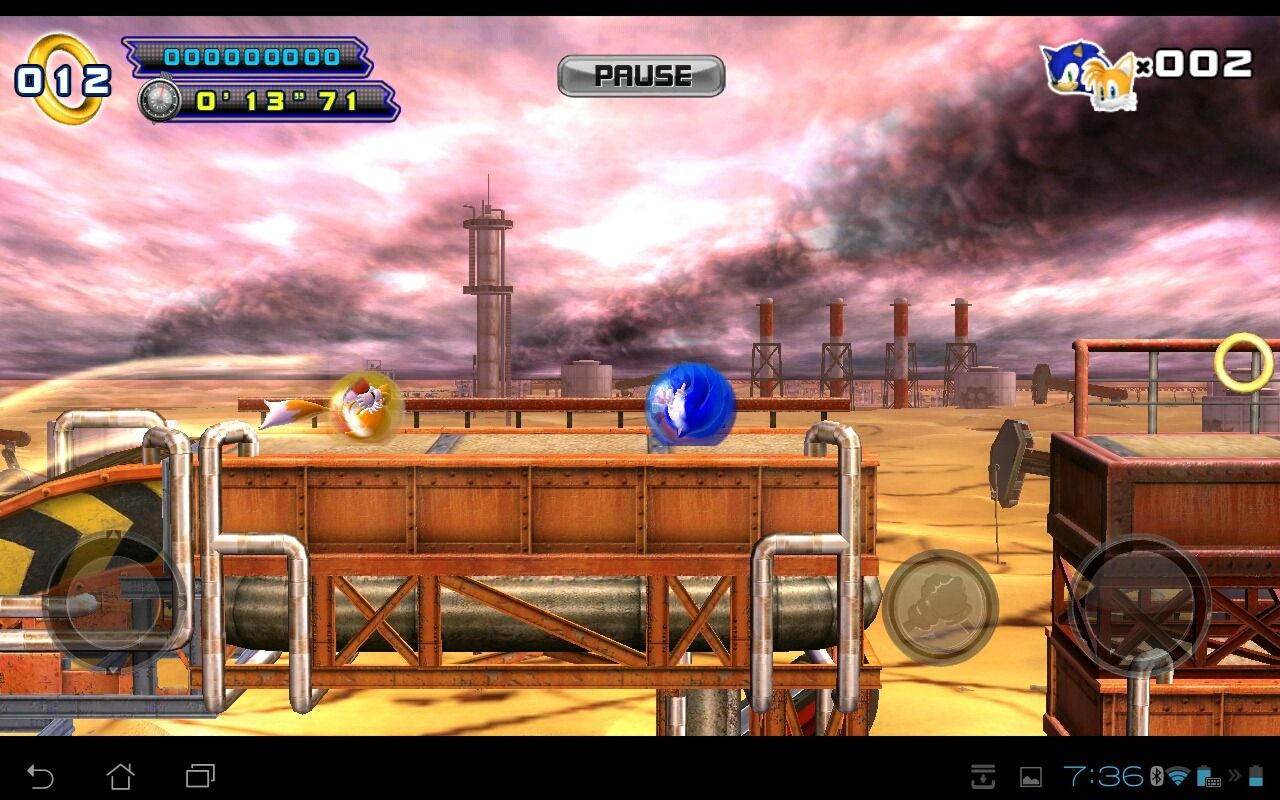Screen dimensions: 1280x800
Task: Activate the tag action button
Action: [940, 607]
